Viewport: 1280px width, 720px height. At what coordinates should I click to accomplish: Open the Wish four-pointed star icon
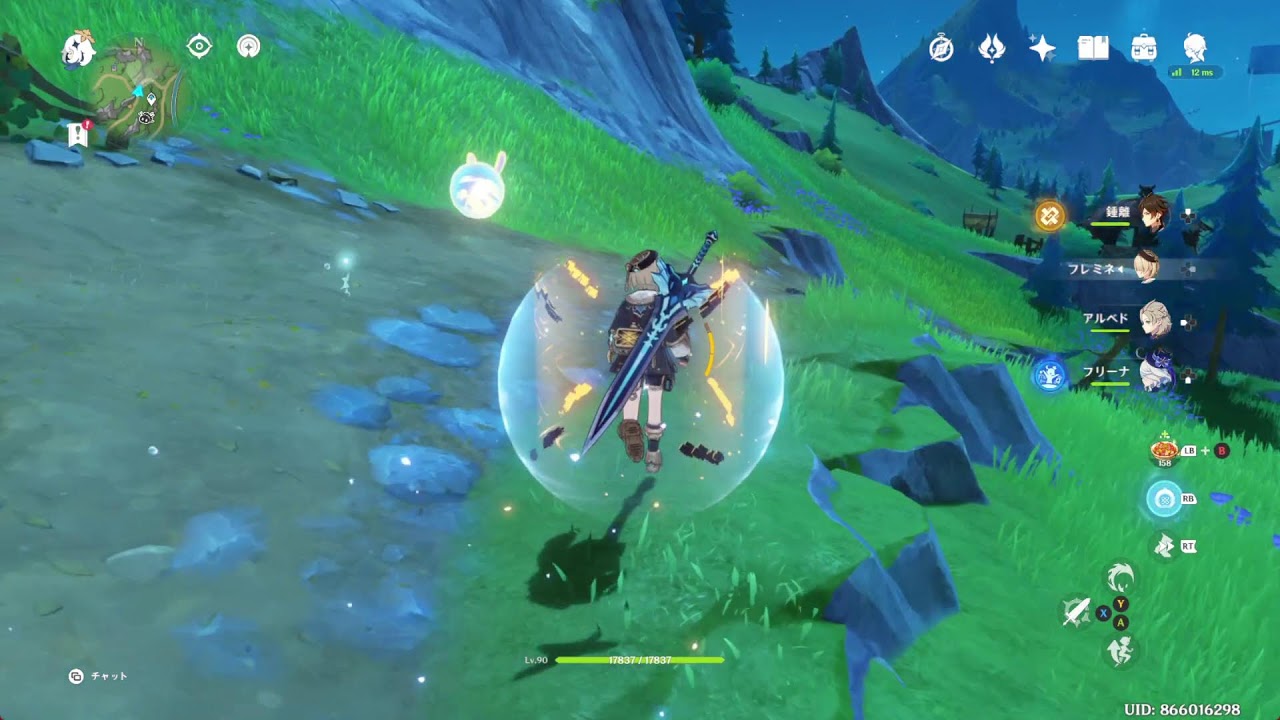[1042, 48]
